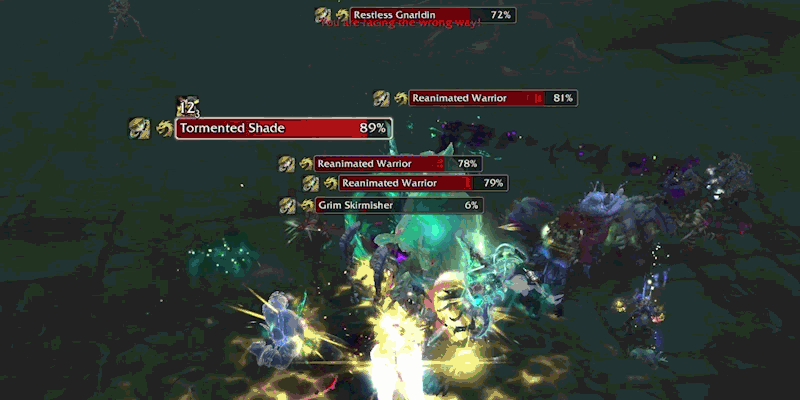The image size is (800, 400).
Task: Select the Restless Gnarldin nameplate
Action: (x=432, y=15)
